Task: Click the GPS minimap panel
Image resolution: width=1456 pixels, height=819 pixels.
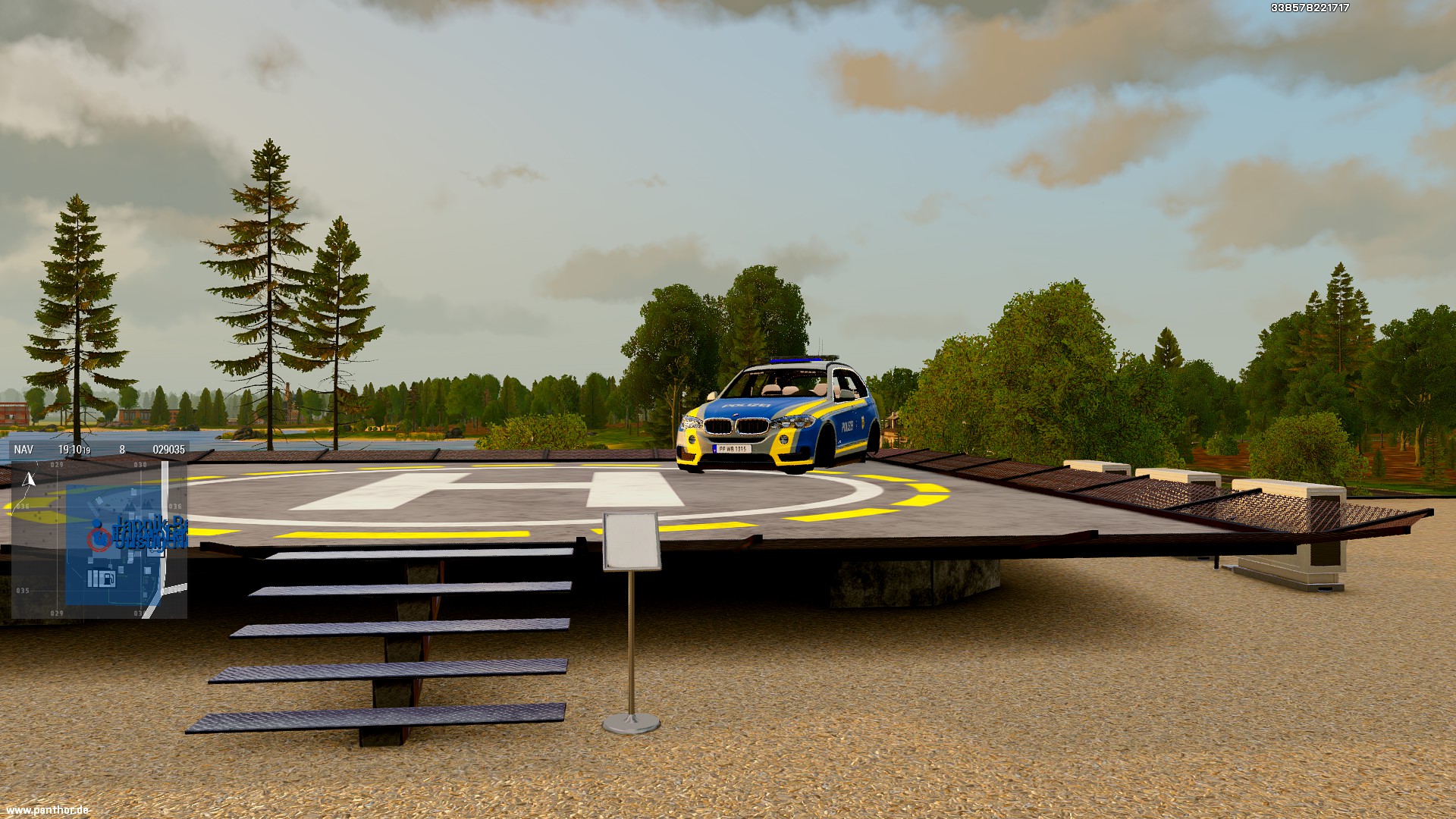Action: pos(99,537)
